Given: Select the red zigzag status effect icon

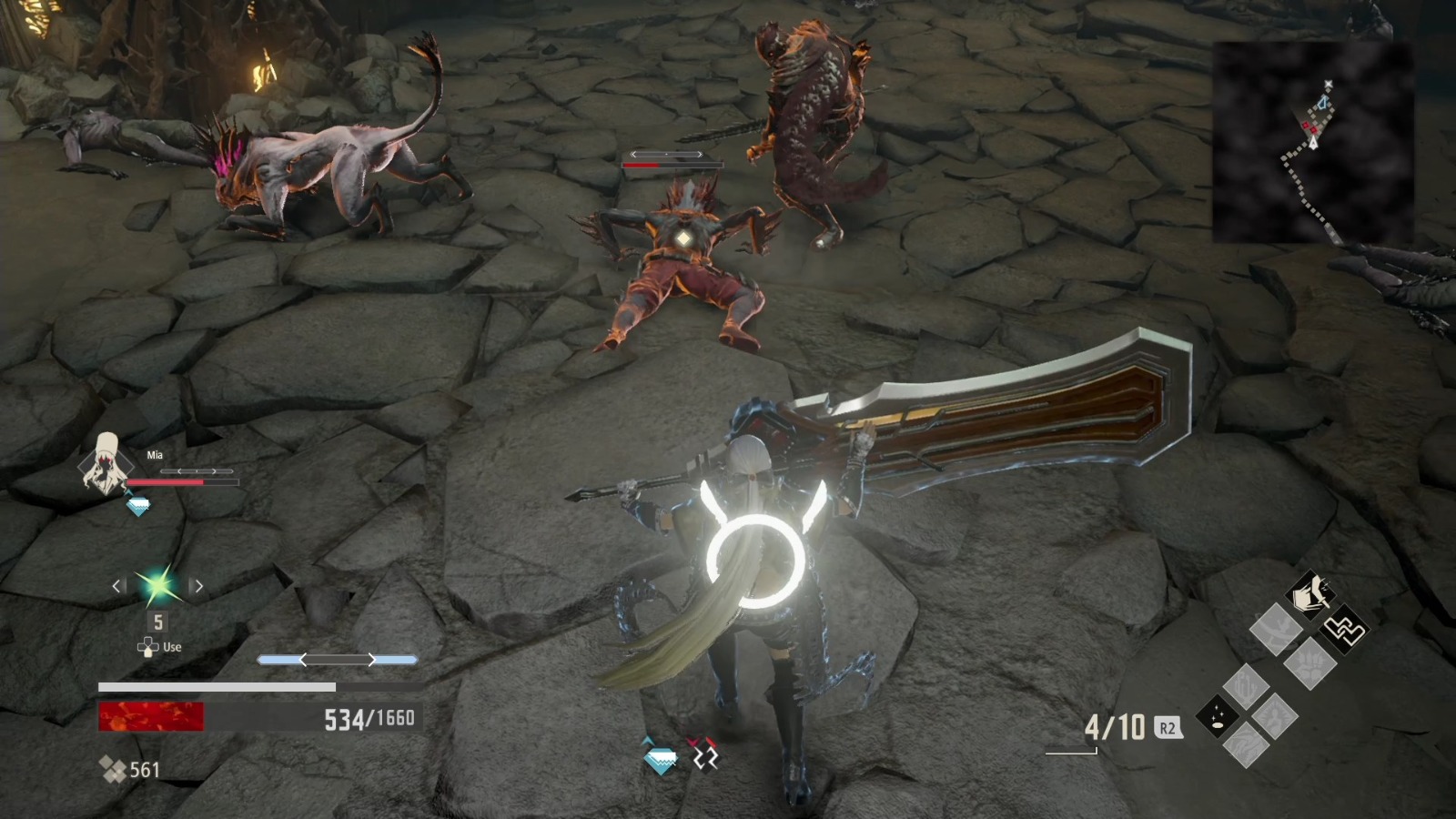Looking at the screenshot, I should pos(703,755).
